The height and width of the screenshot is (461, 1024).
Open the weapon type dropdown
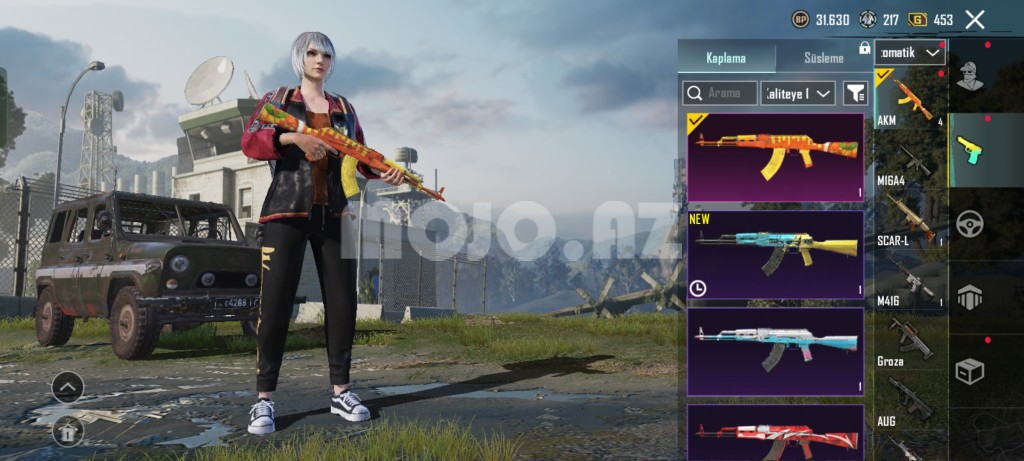909,52
